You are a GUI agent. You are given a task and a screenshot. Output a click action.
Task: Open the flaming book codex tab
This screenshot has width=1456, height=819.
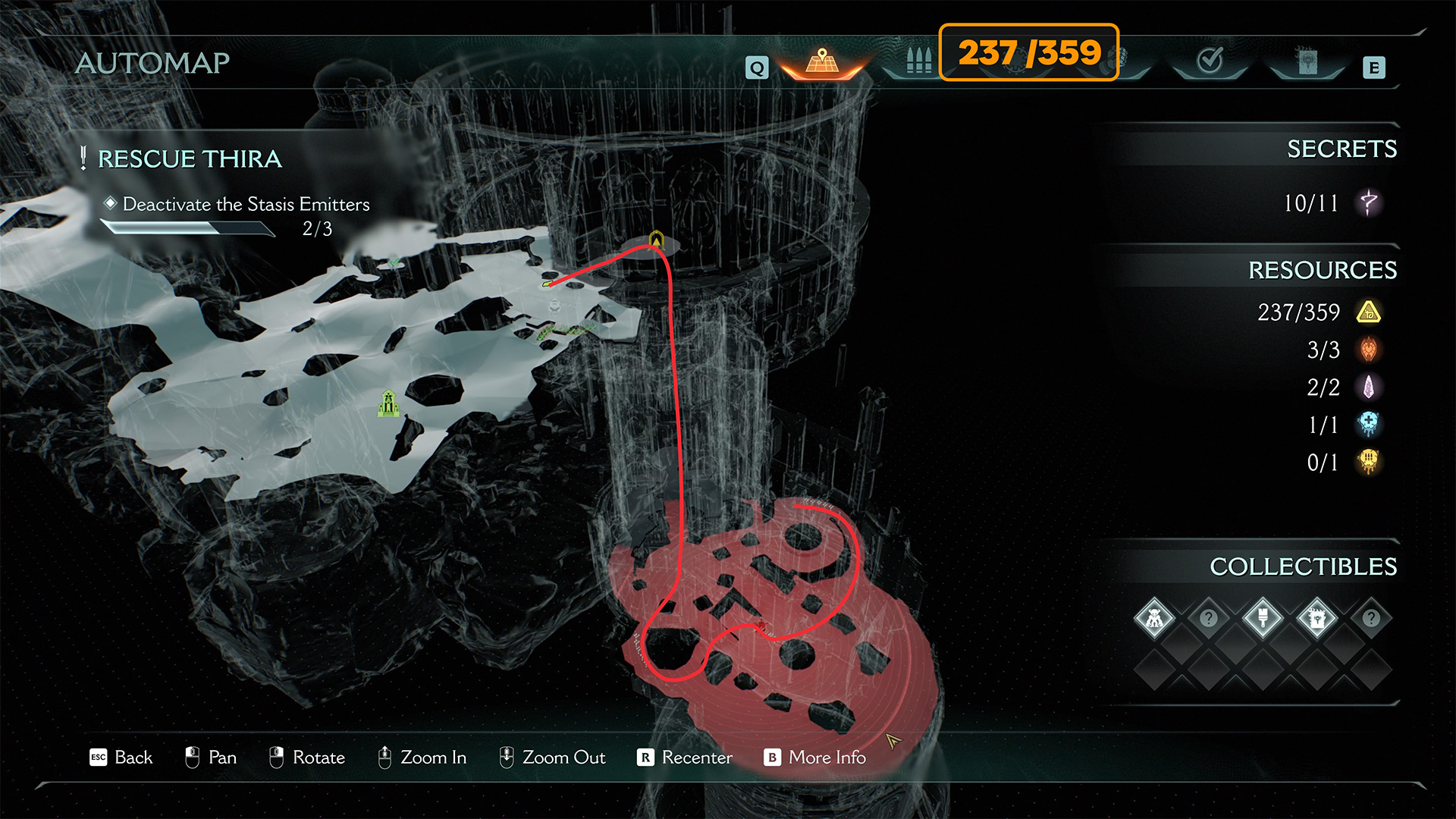(x=1307, y=62)
